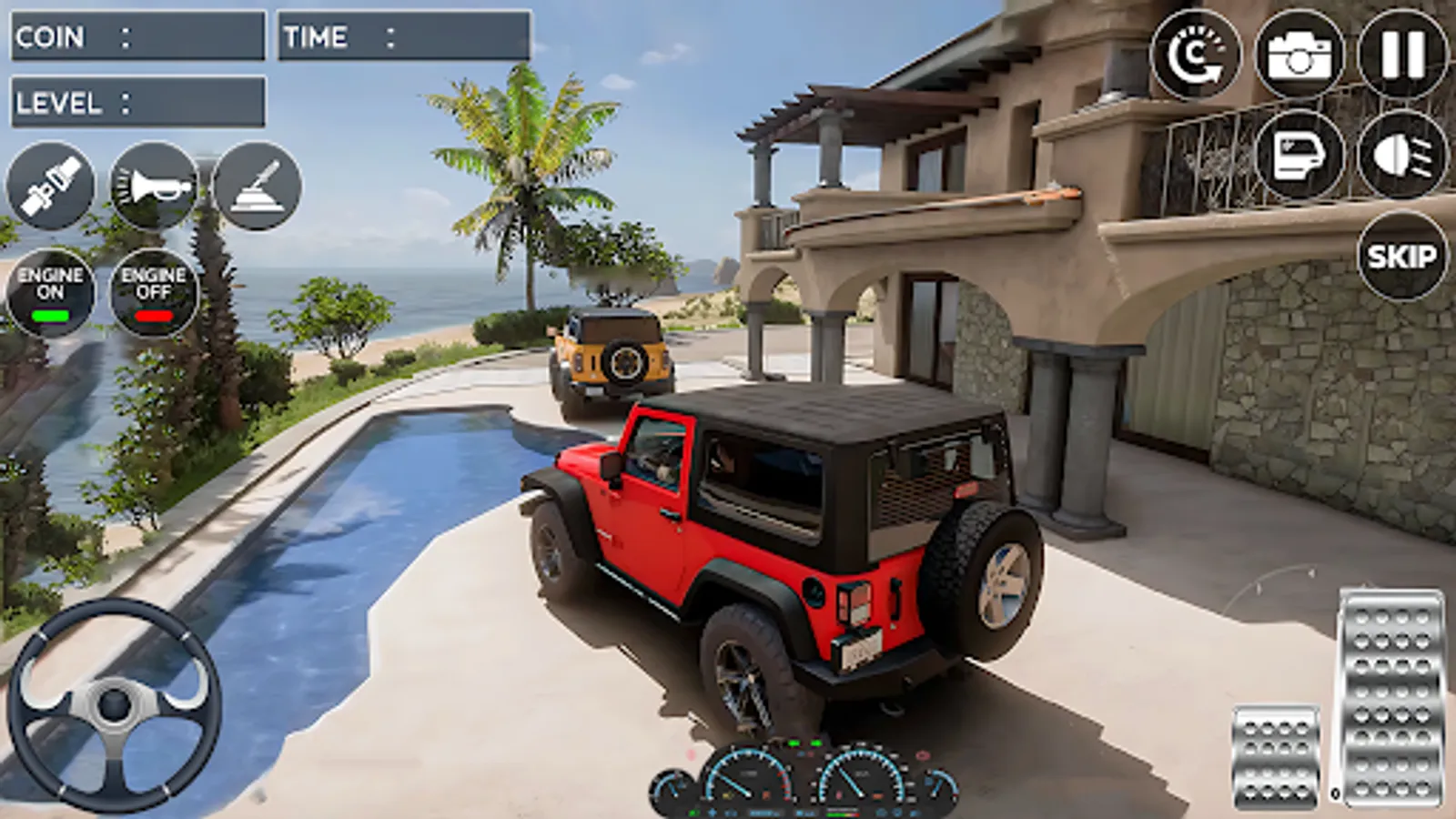1456x819 pixels.
Task: Honk using the horn icon
Action: tap(155, 187)
